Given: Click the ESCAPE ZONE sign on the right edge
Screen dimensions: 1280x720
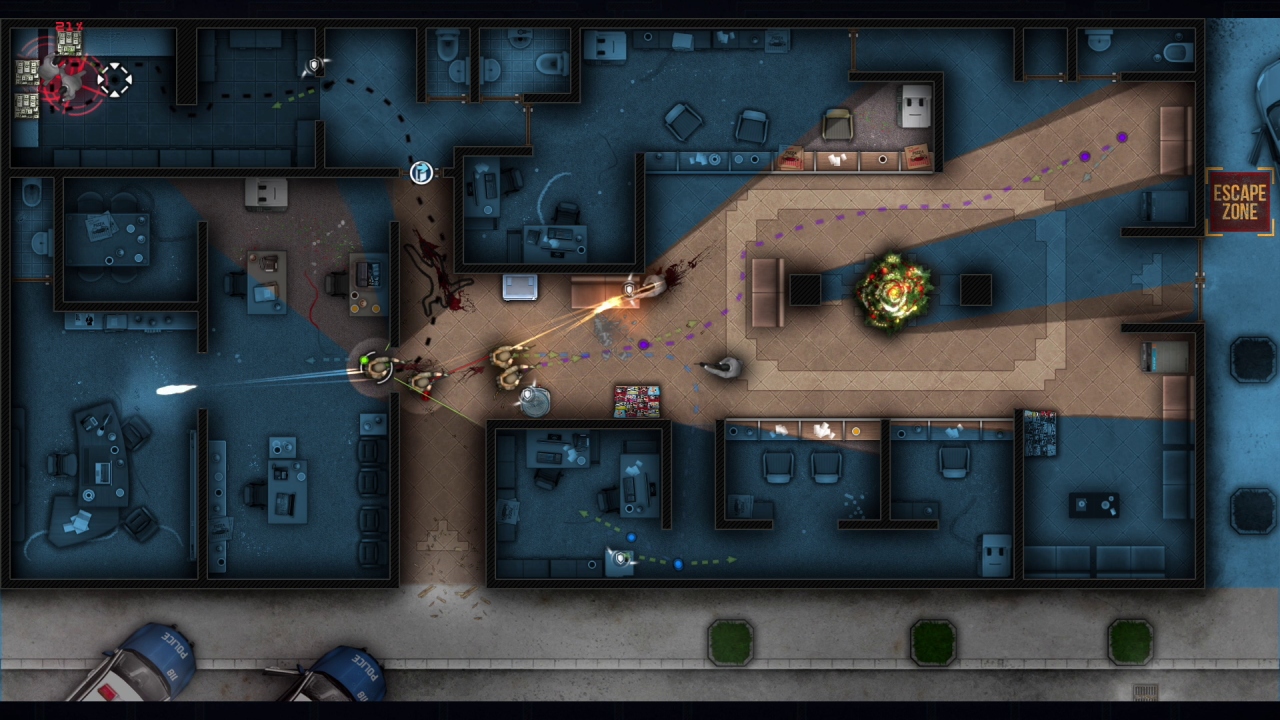Looking at the screenshot, I should tap(1238, 198).
